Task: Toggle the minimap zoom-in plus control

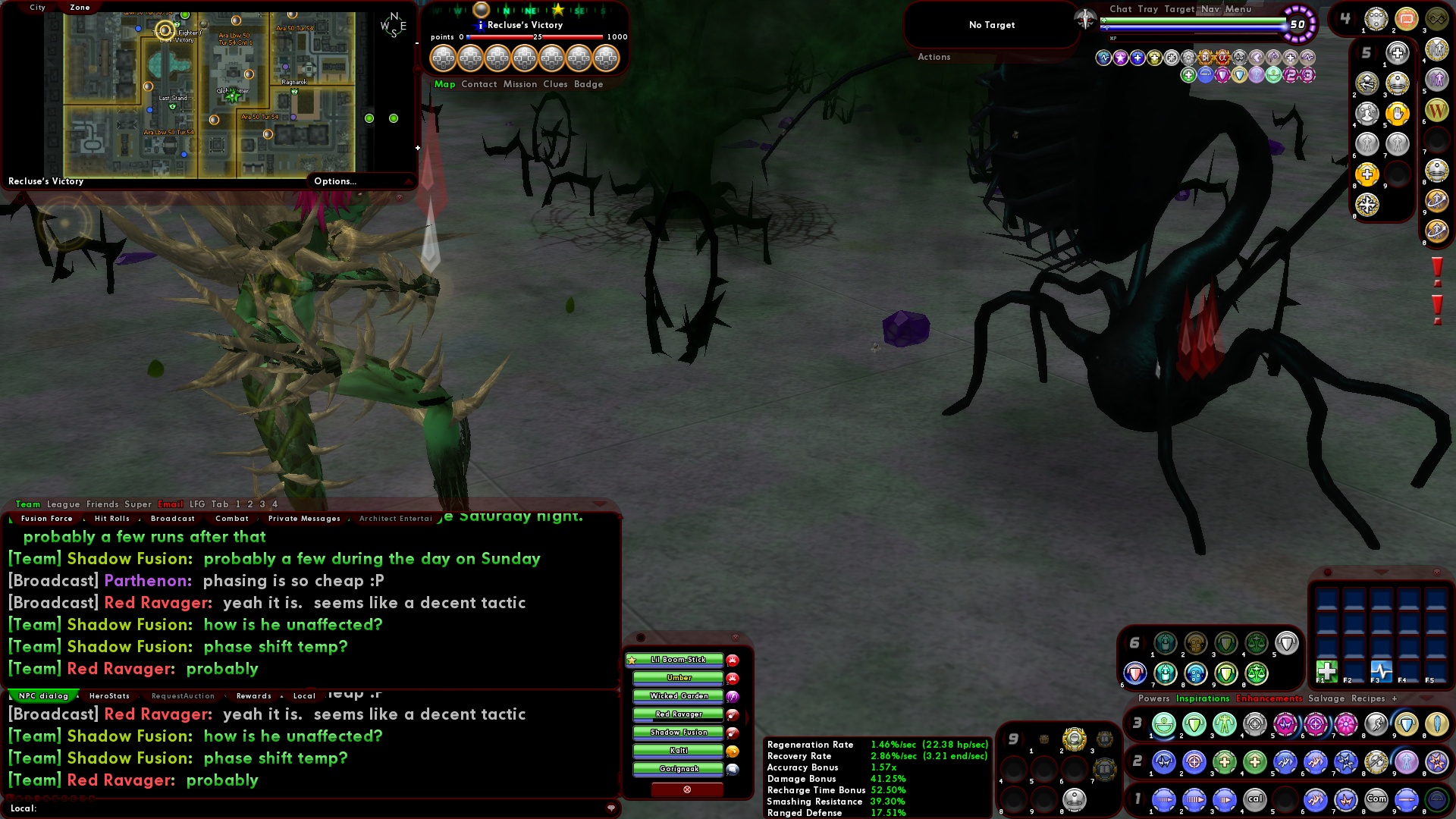Action: point(418,147)
